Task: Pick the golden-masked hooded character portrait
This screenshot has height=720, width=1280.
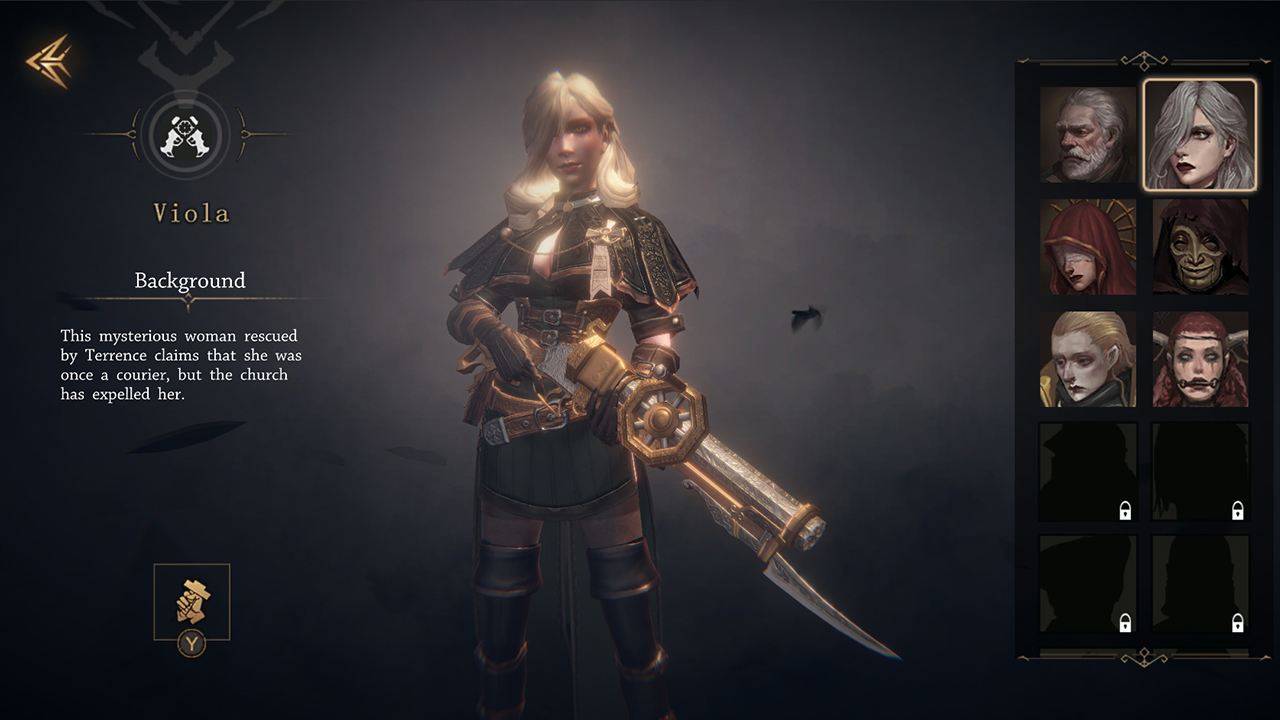Action: (x=1200, y=247)
